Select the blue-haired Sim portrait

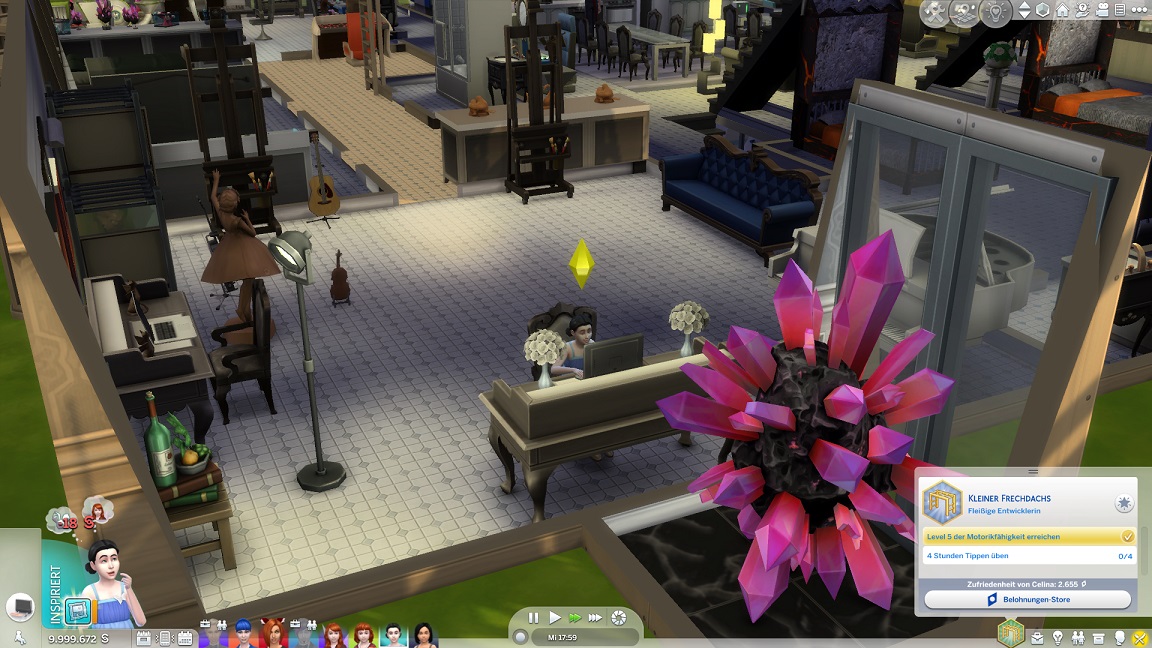pos(242,635)
